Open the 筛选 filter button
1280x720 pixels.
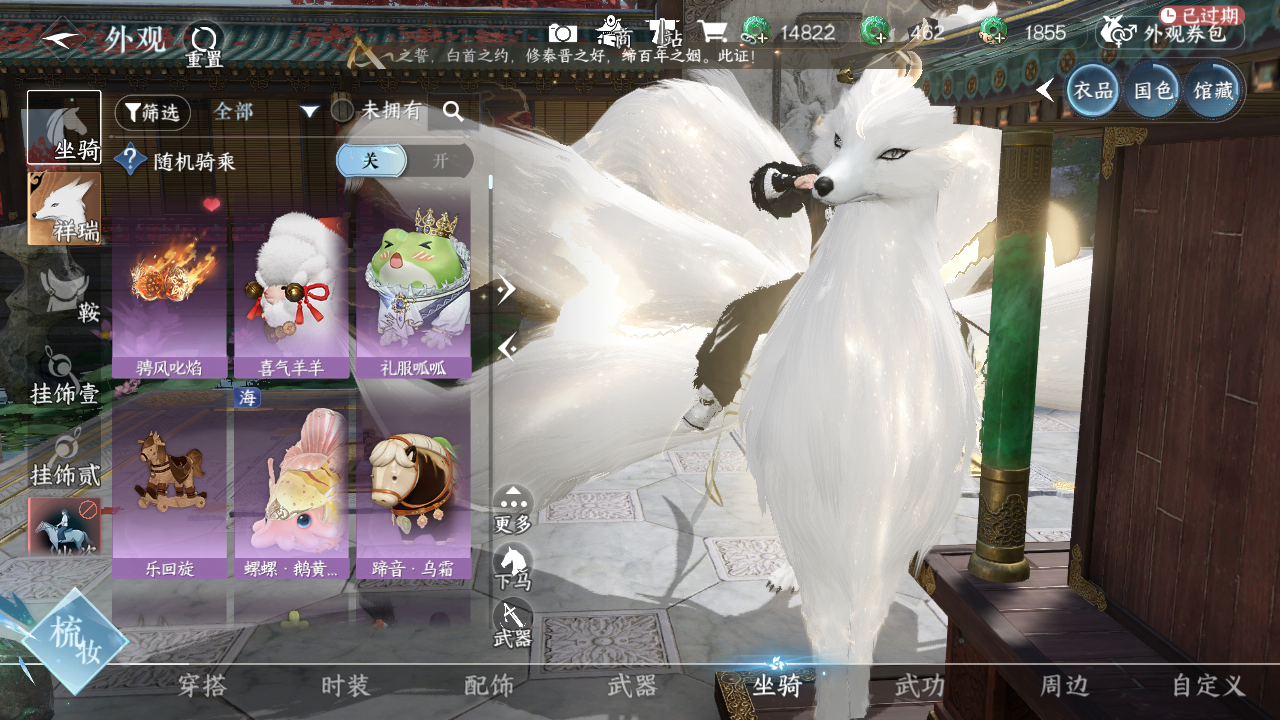(x=152, y=113)
